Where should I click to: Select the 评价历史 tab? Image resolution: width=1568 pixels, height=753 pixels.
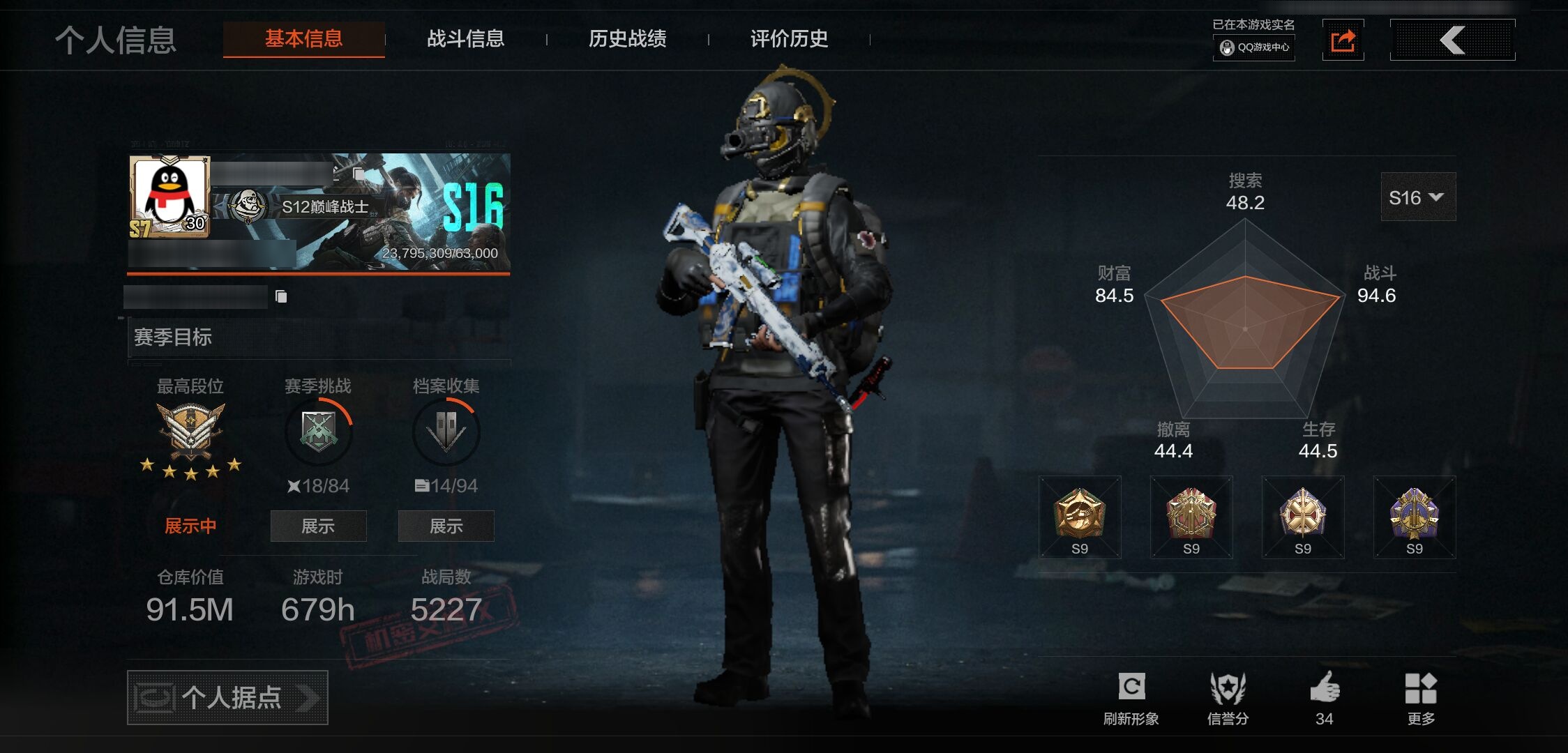click(787, 40)
